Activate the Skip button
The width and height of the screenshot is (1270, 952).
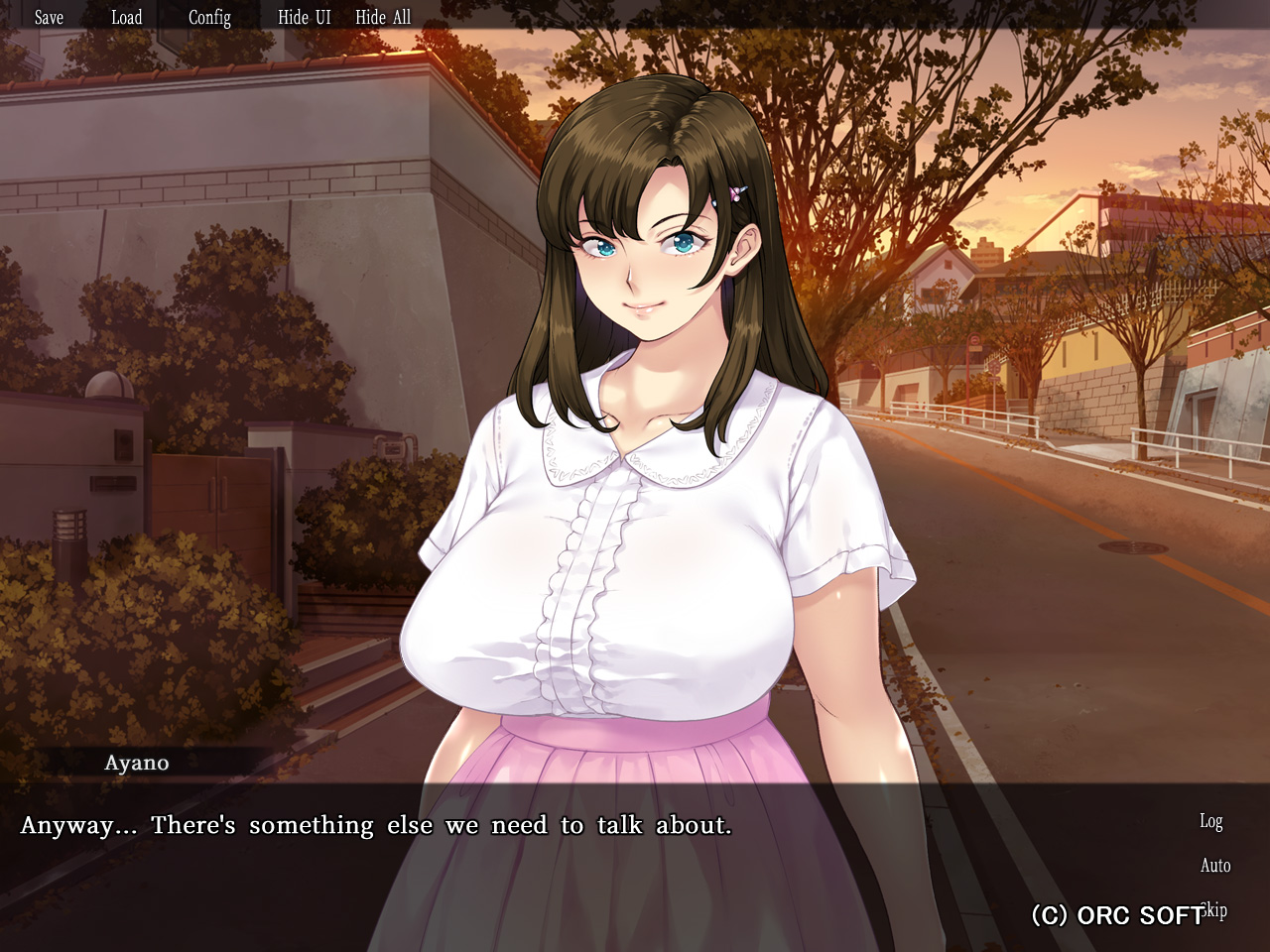coord(1215,909)
